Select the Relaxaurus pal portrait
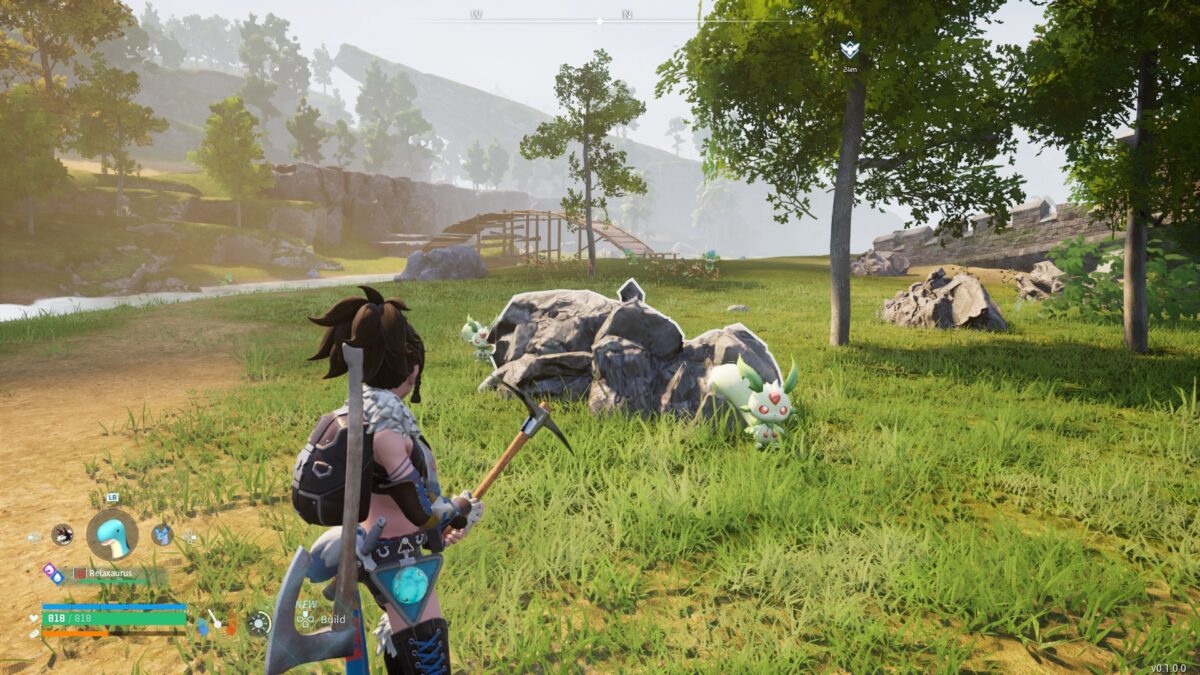The image size is (1200, 675). point(112,534)
